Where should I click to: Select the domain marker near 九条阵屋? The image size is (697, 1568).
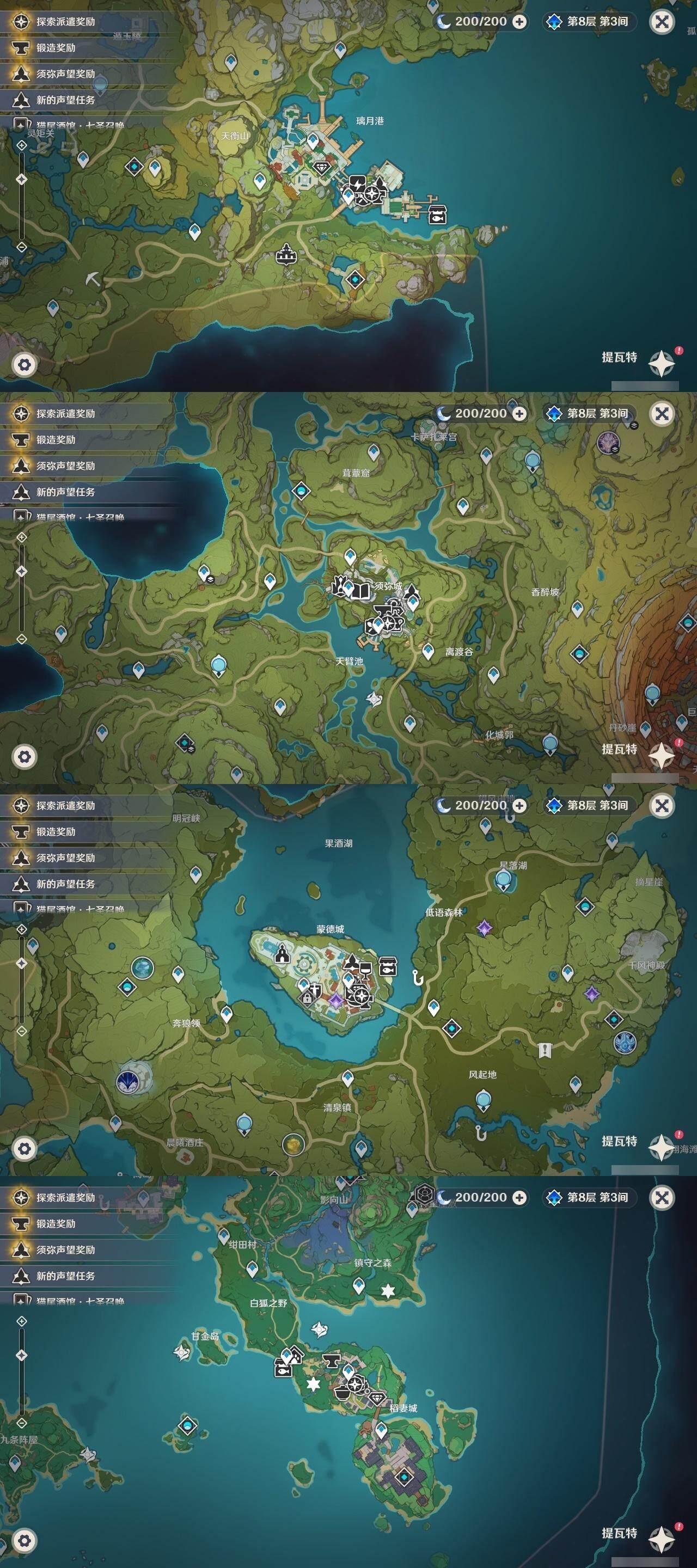187,1425
